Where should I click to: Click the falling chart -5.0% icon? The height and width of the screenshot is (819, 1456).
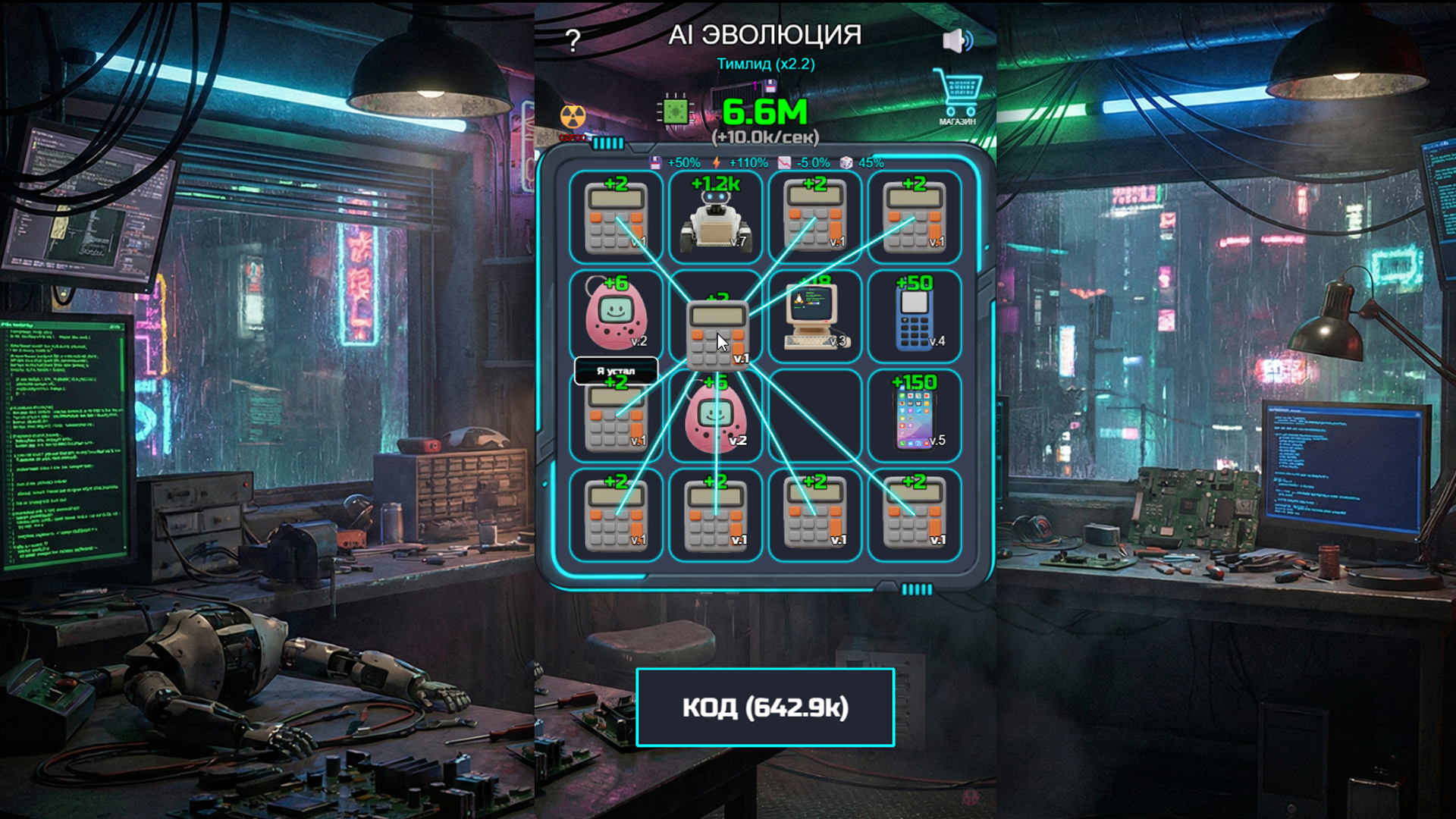coord(786,162)
